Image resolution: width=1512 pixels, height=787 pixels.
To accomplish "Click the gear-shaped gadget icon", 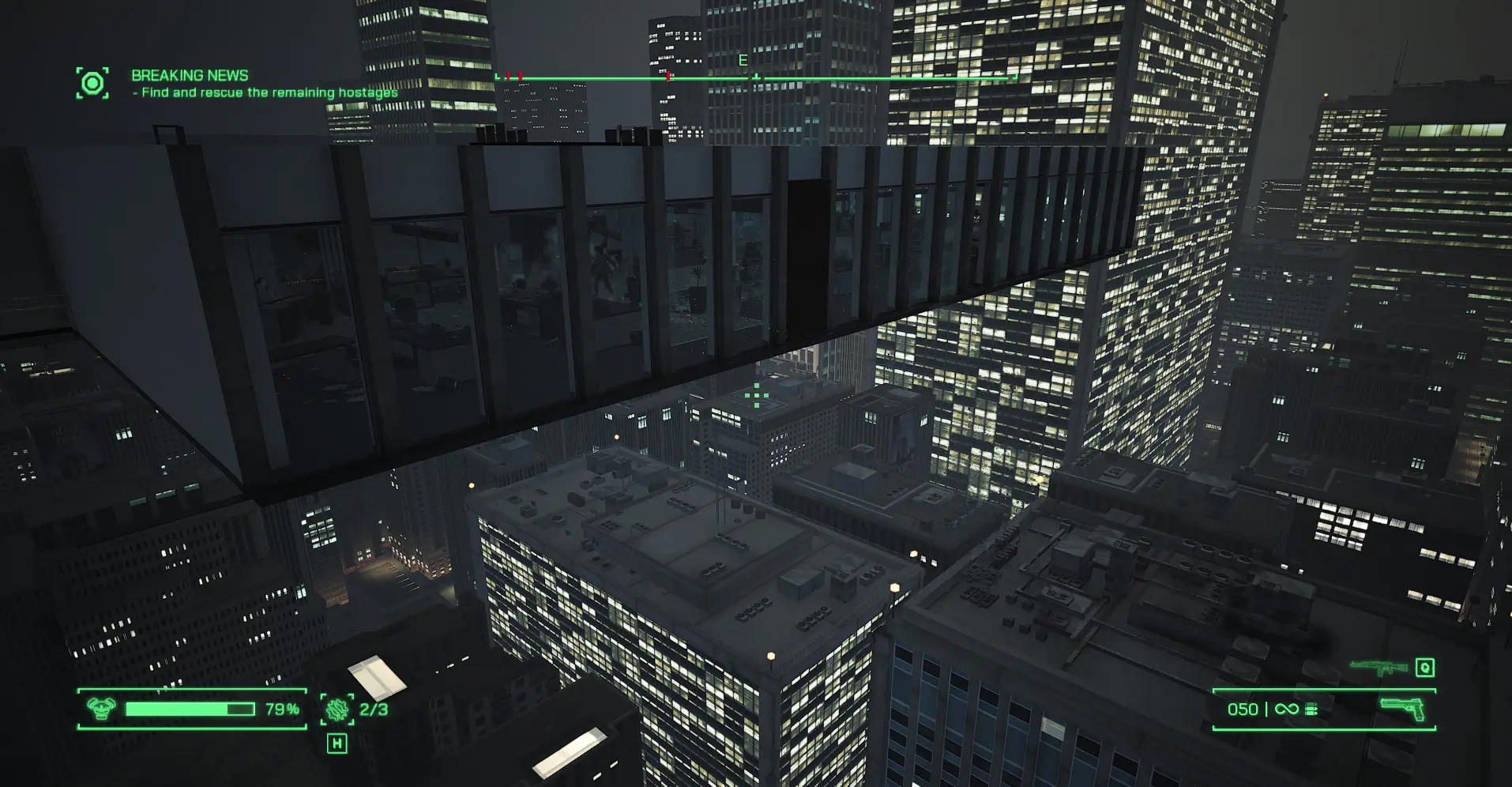I will point(337,710).
